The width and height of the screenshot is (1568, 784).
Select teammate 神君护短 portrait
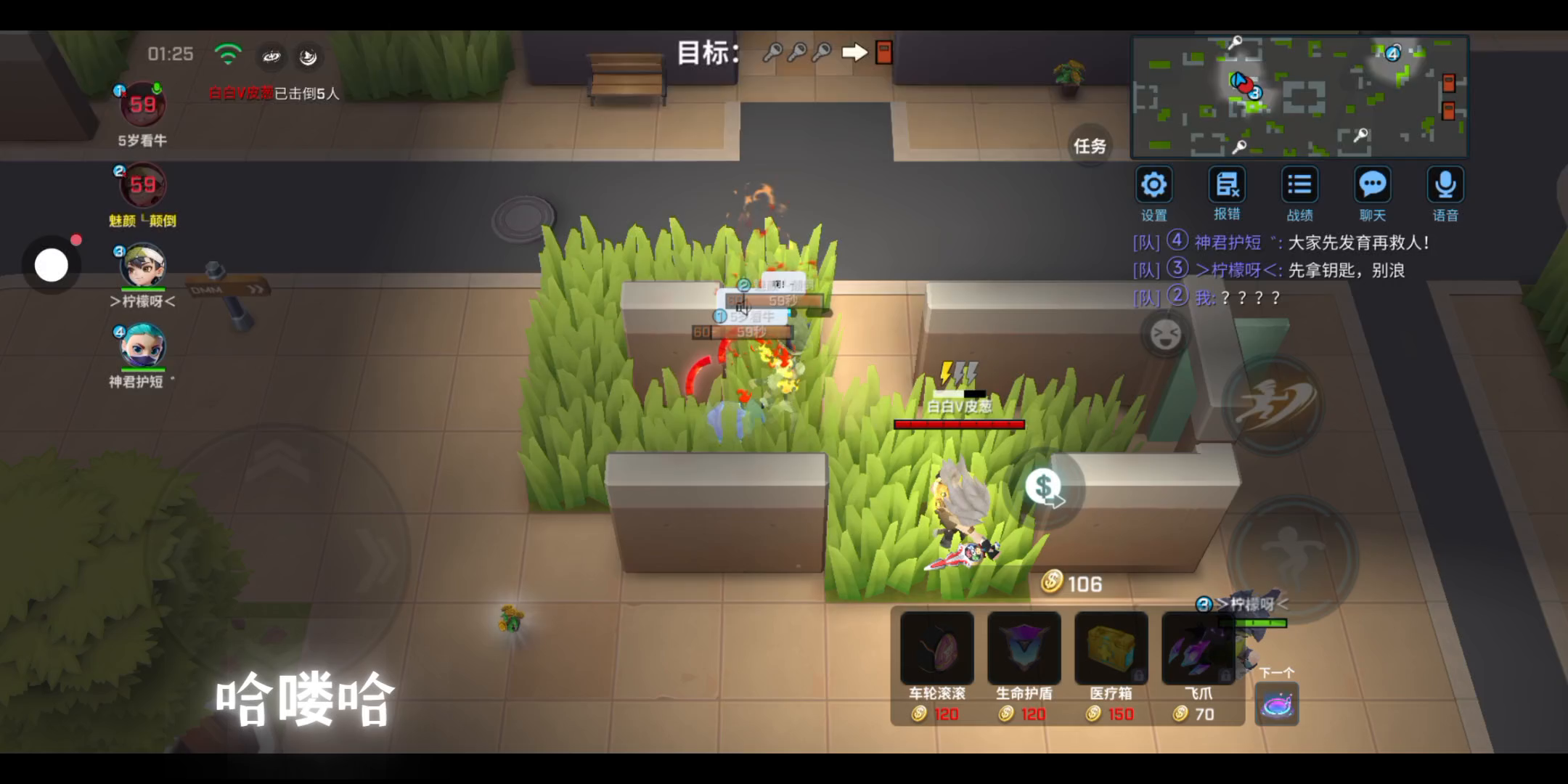pyautogui.click(x=142, y=346)
